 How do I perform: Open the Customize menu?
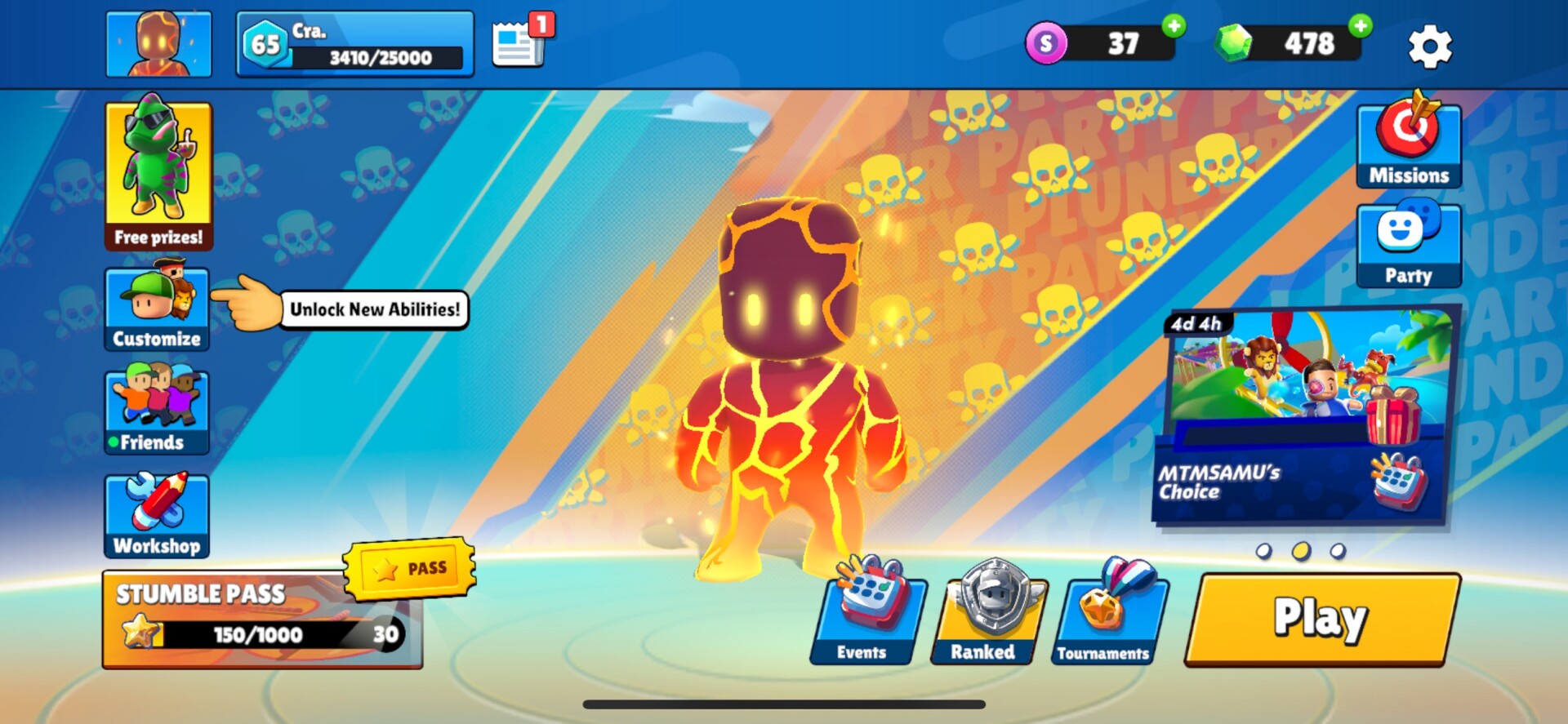[157, 309]
